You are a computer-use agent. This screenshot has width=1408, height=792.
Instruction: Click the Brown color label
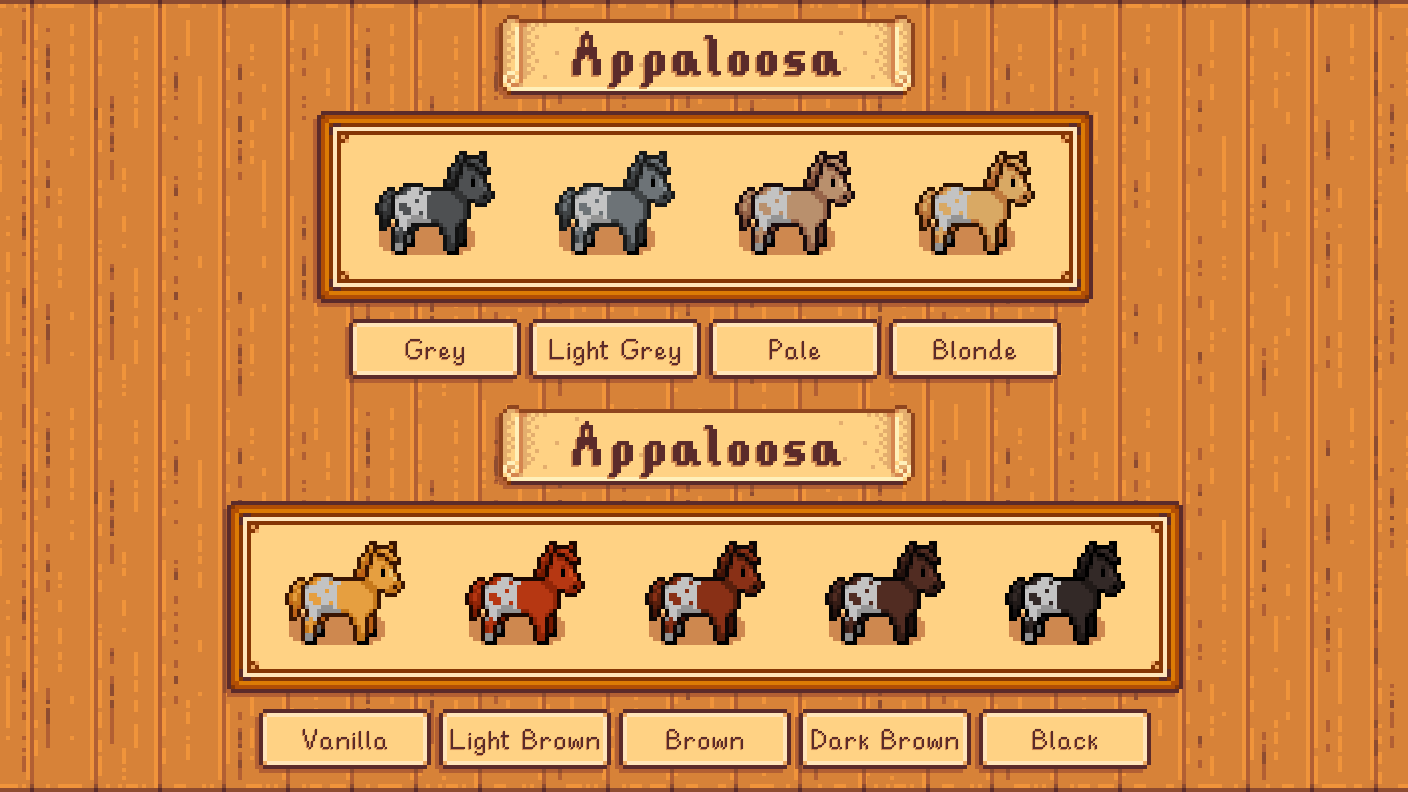[x=704, y=739]
